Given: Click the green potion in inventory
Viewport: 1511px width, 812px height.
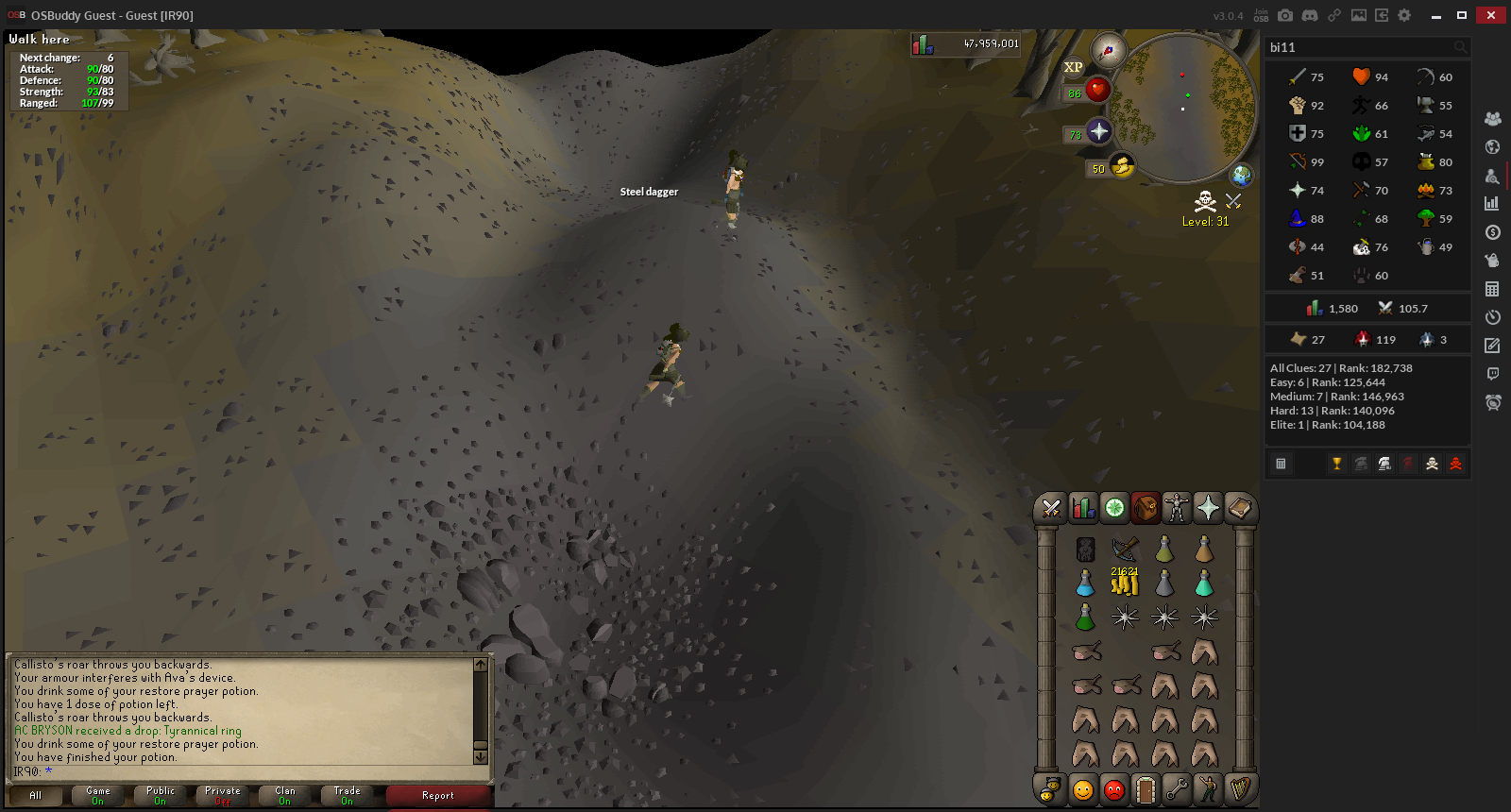Looking at the screenshot, I should point(1085,617).
